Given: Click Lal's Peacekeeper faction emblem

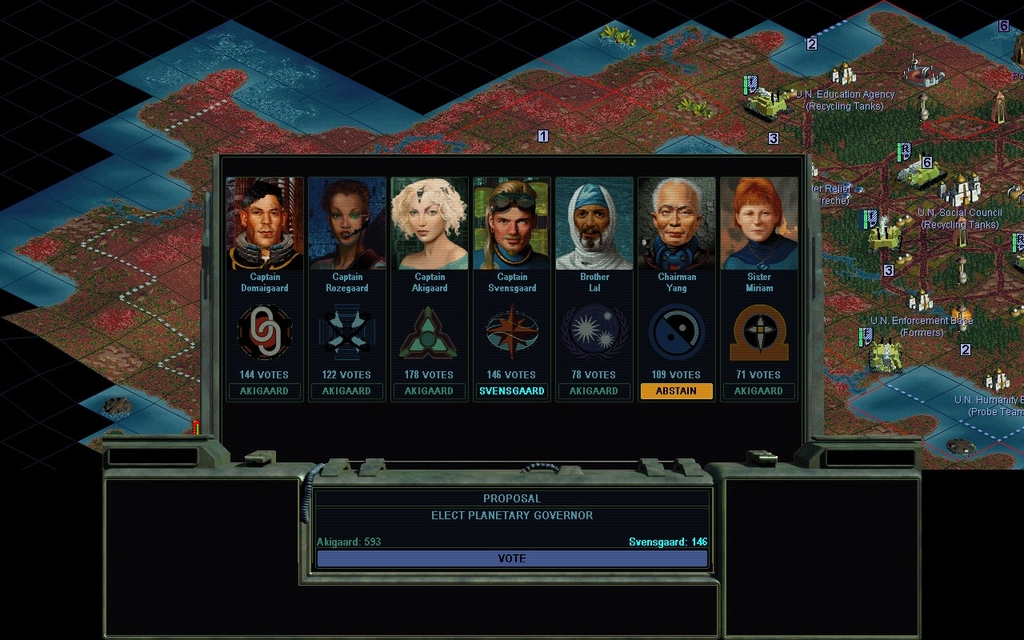Looking at the screenshot, I should pos(594,332).
